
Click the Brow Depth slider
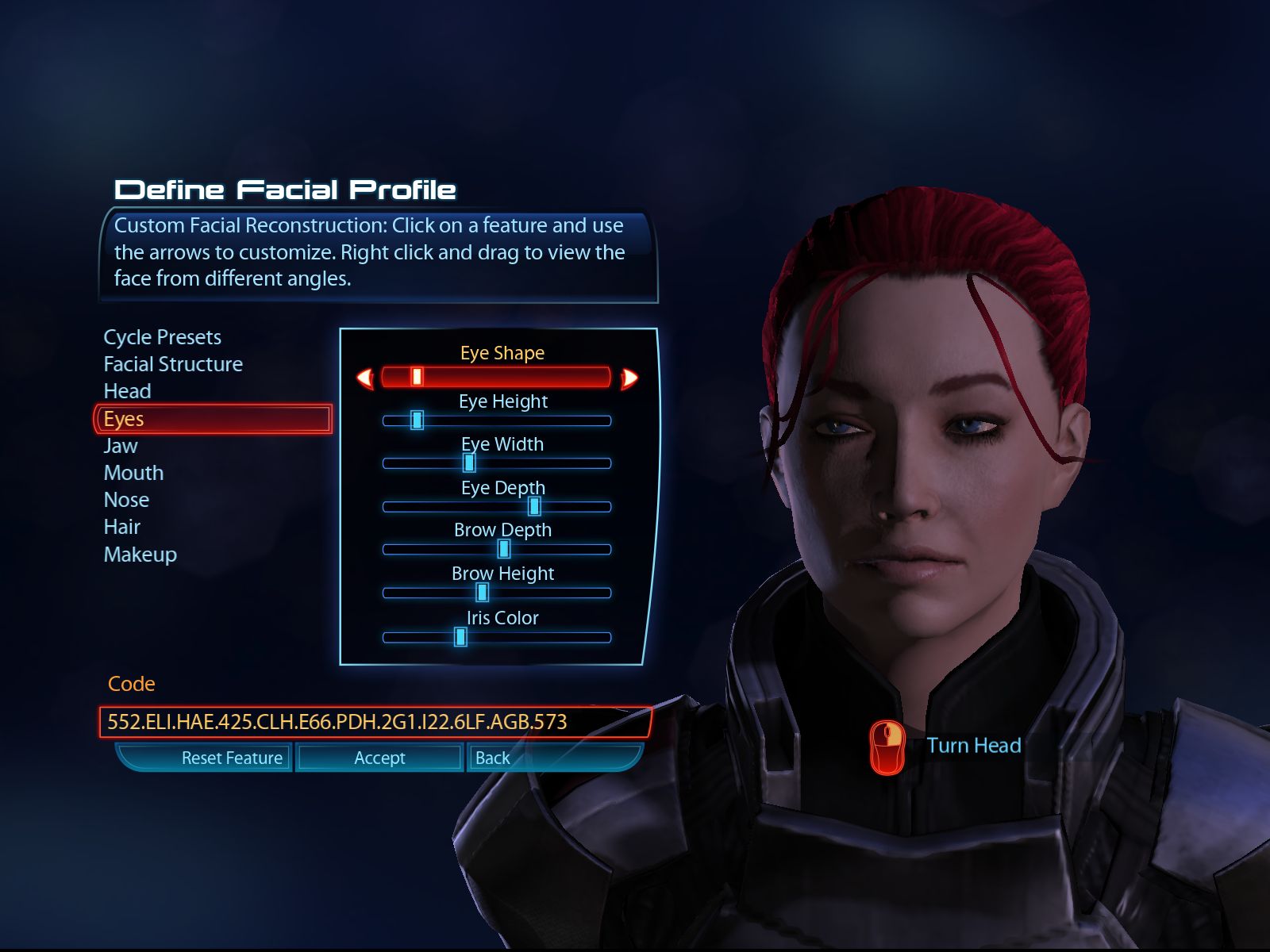[503, 549]
